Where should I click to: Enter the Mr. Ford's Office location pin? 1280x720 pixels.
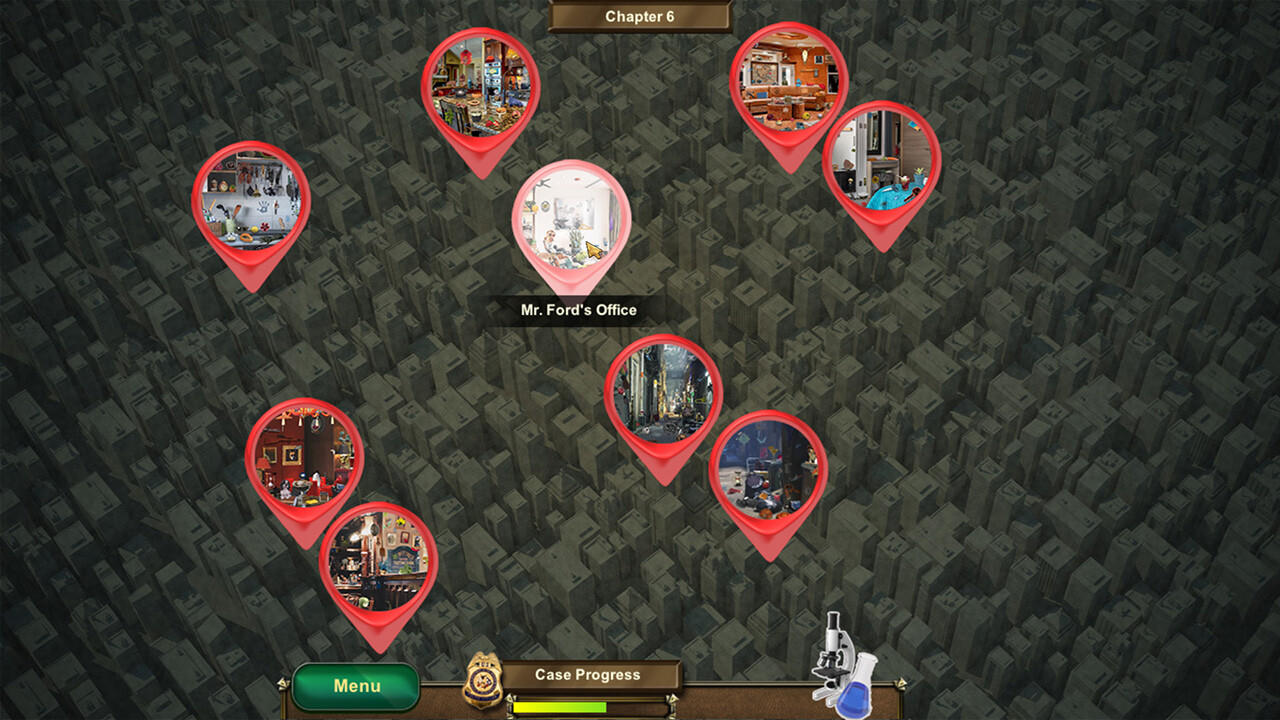point(571,220)
